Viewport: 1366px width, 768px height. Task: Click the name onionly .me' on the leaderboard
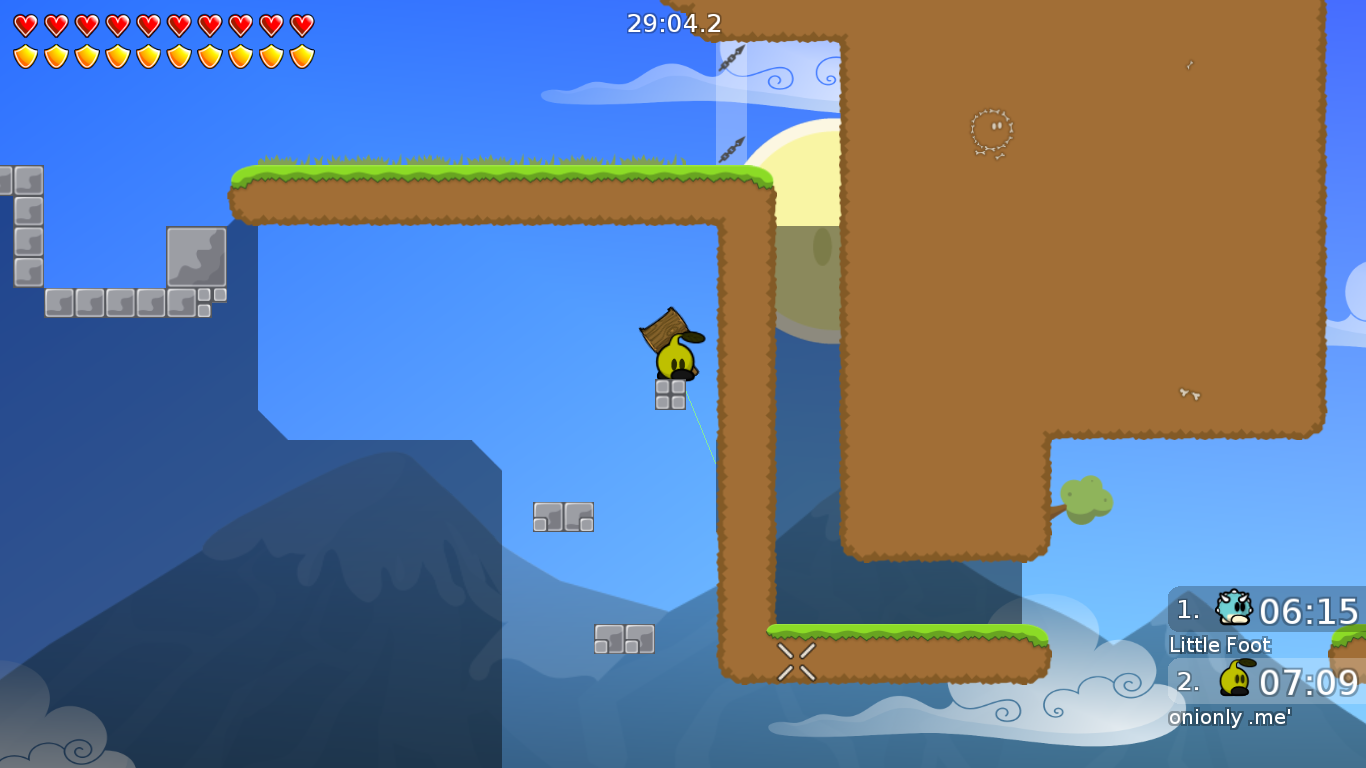click(1230, 717)
